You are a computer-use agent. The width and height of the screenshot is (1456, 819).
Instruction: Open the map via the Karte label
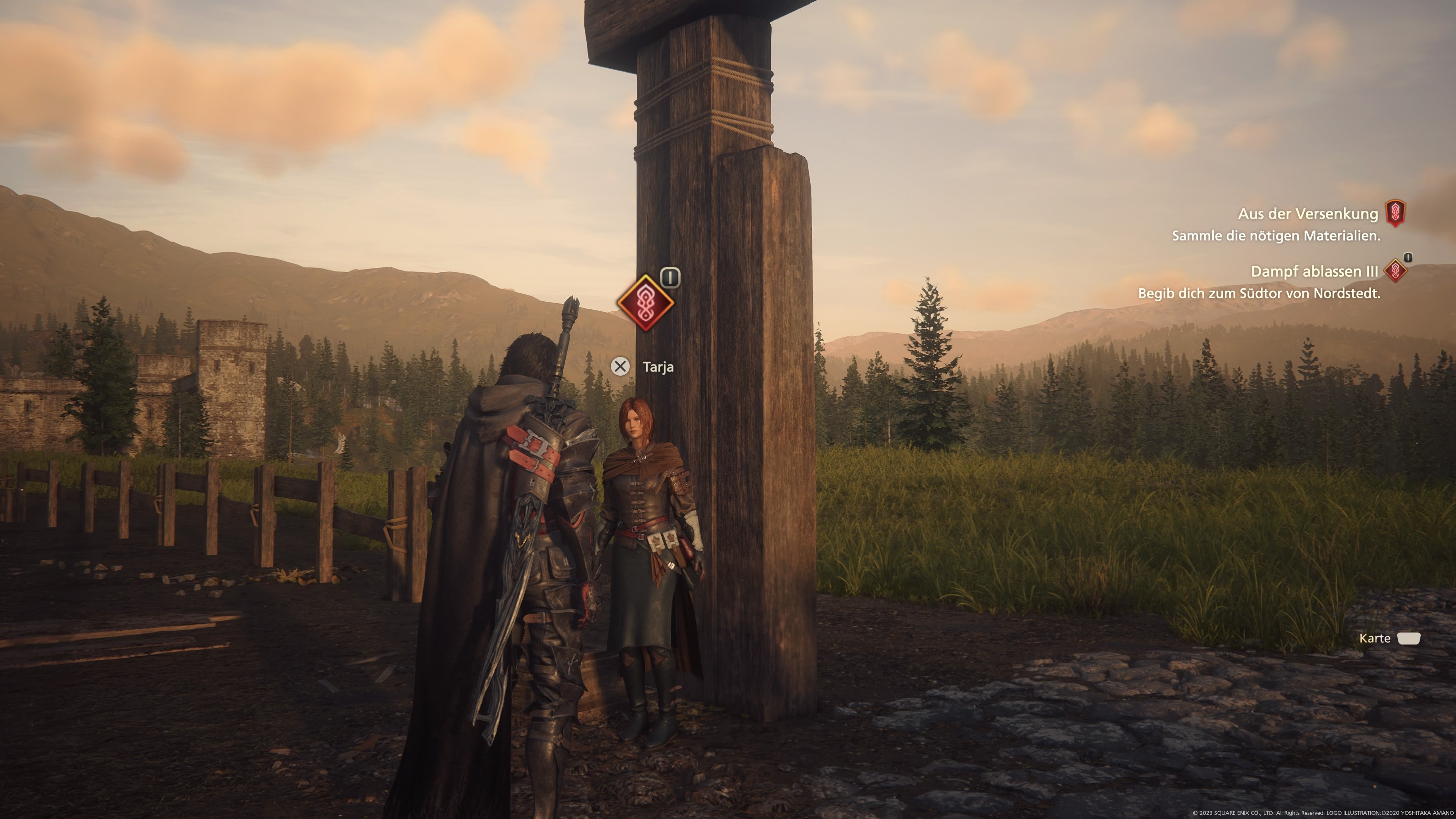pyautogui.click(x=1374, y=638)
